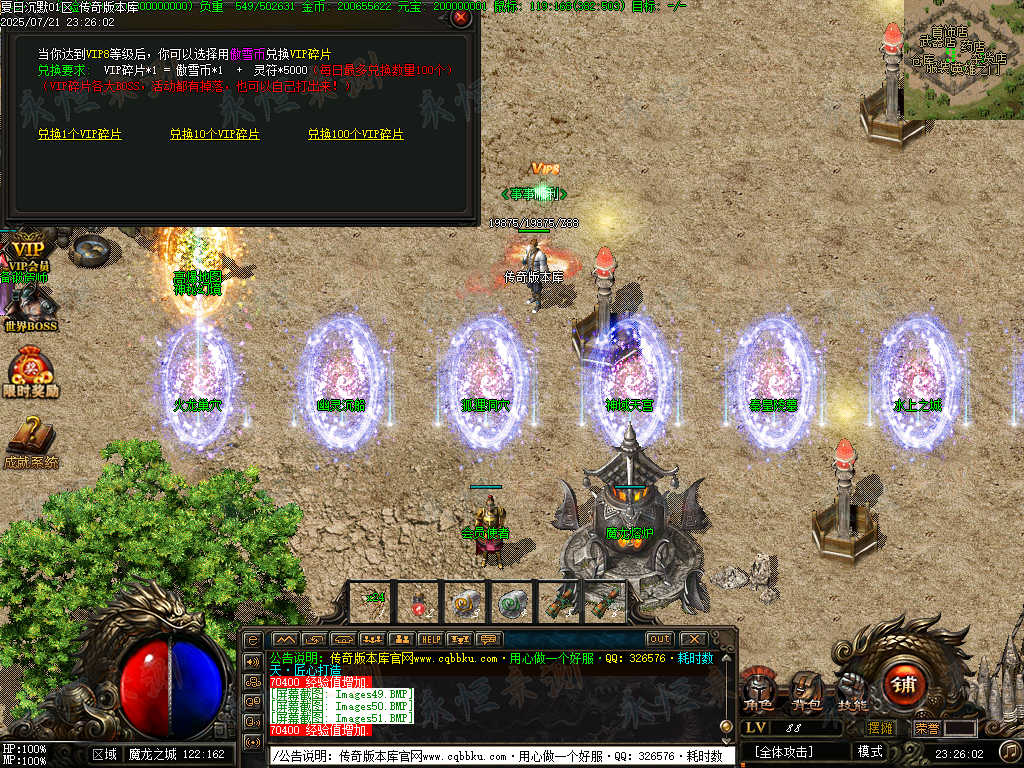Open the minimap
This screenshot has width=1024, height=768.
[x=963, y=58]
